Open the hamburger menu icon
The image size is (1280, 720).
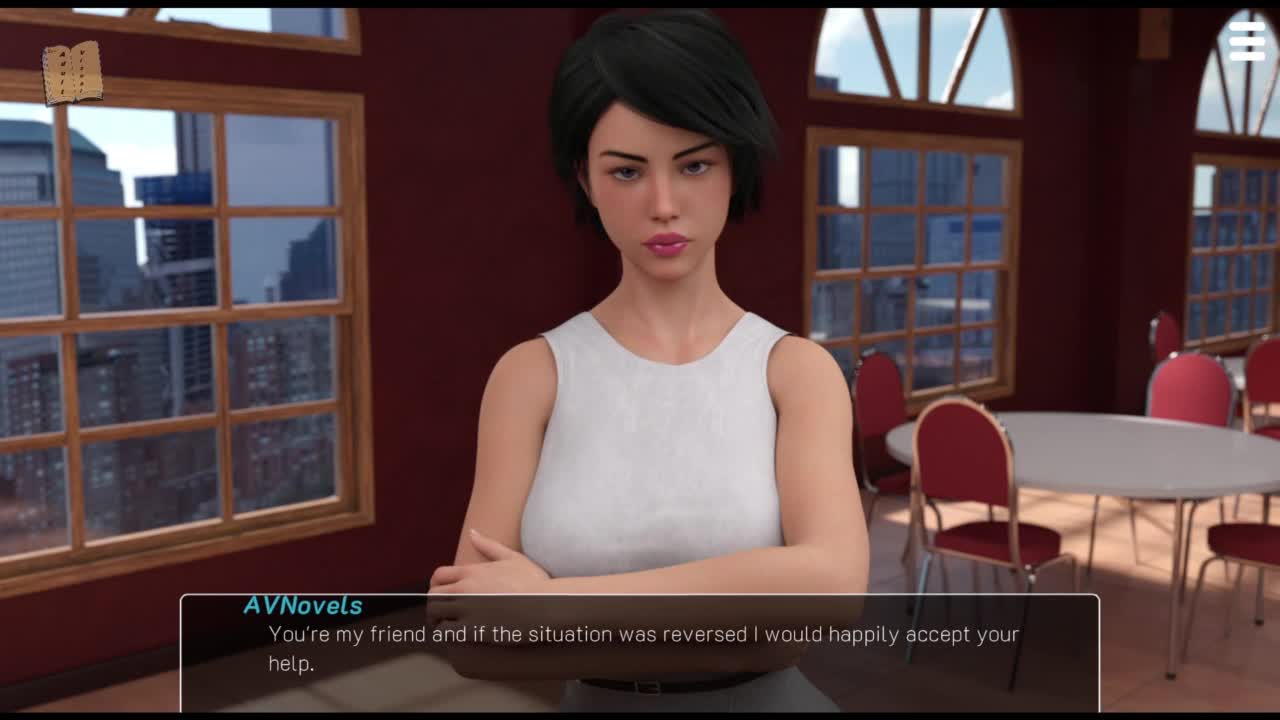tap(1247, 42)
